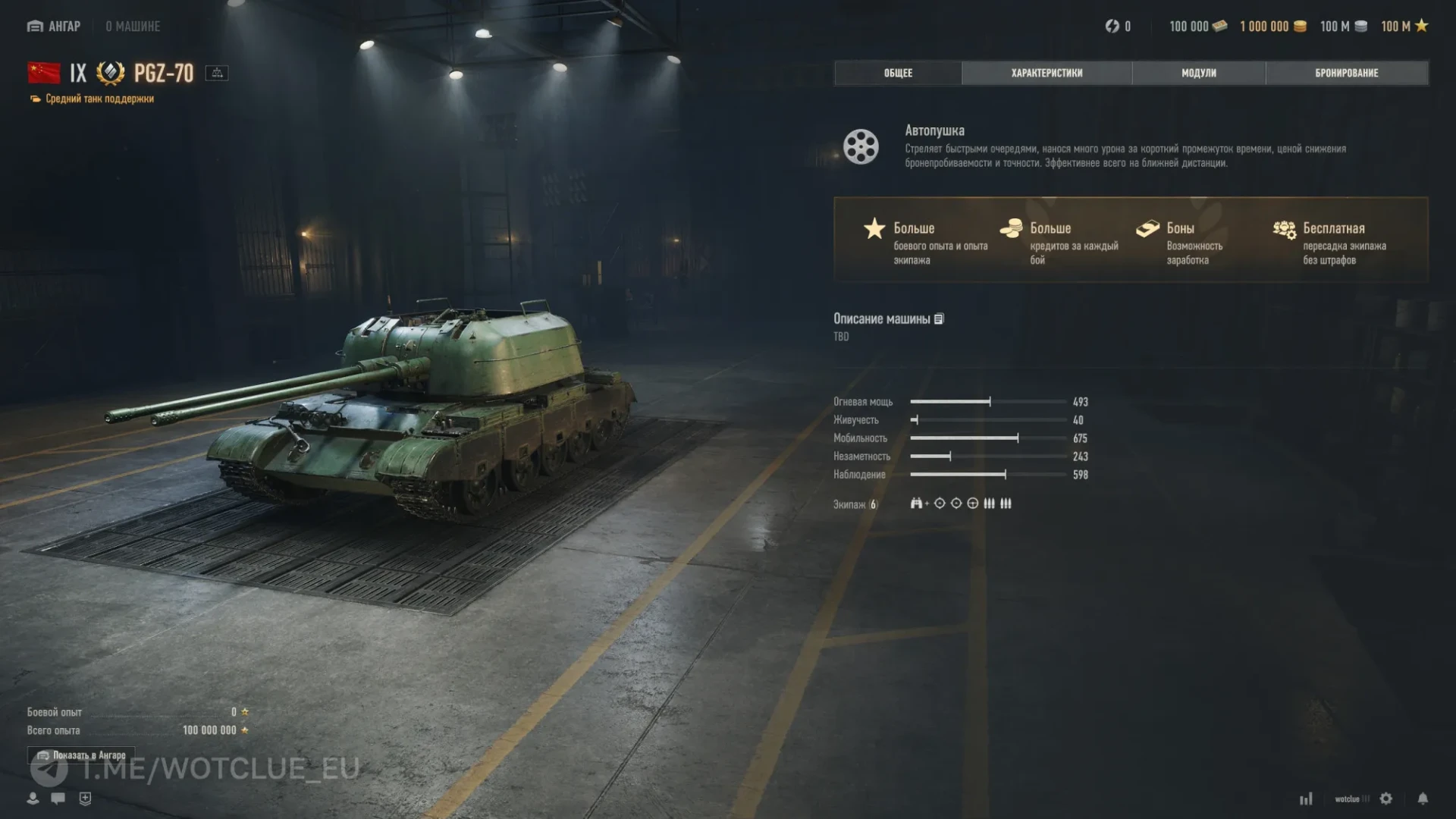Switch to the Общее tab
The image size is (1456, 819).
click(x=898, y=73)
